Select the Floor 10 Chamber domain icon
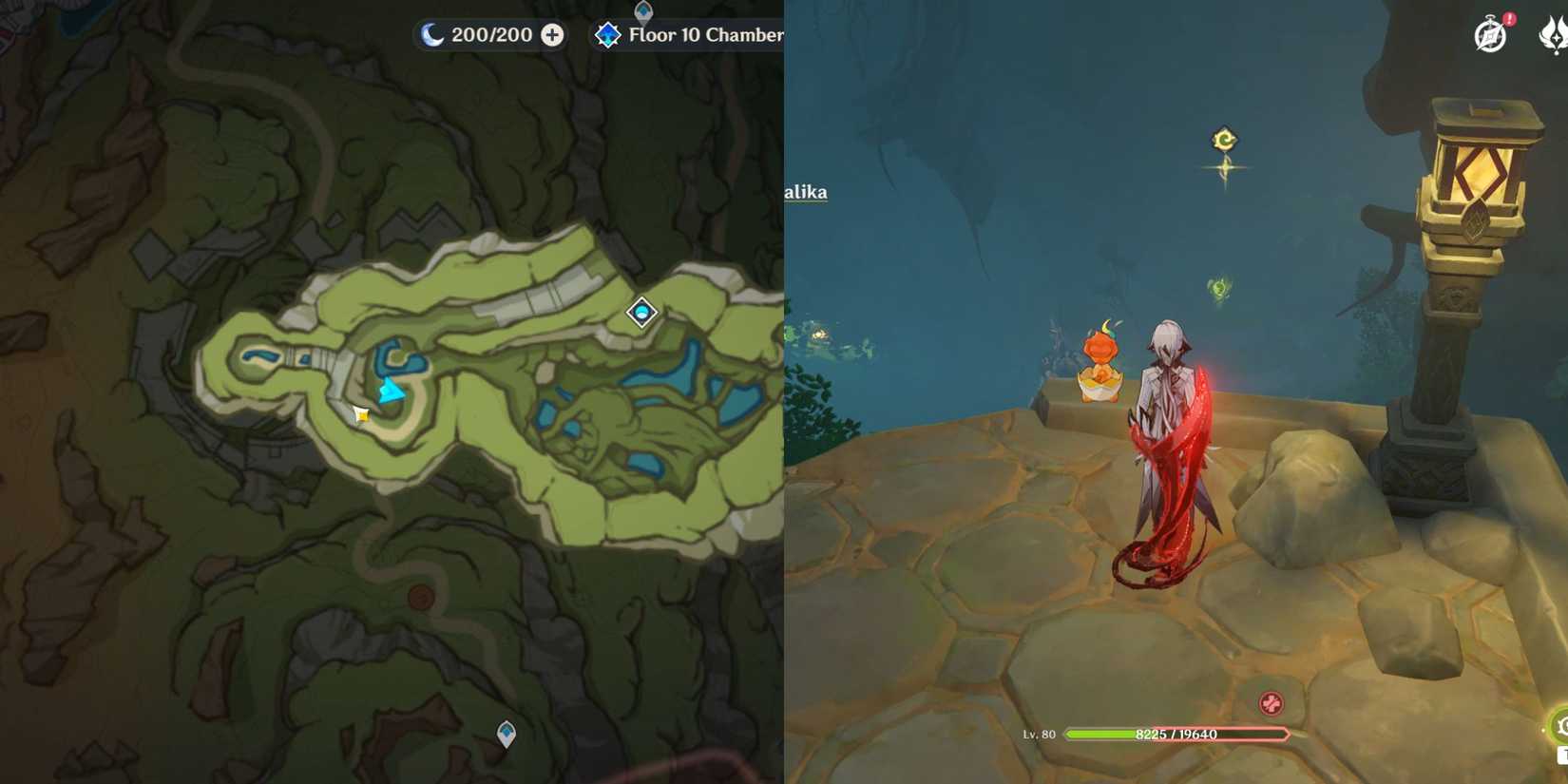The width and height of the screenshot is (1568, 784). click(x=608, y=34)
